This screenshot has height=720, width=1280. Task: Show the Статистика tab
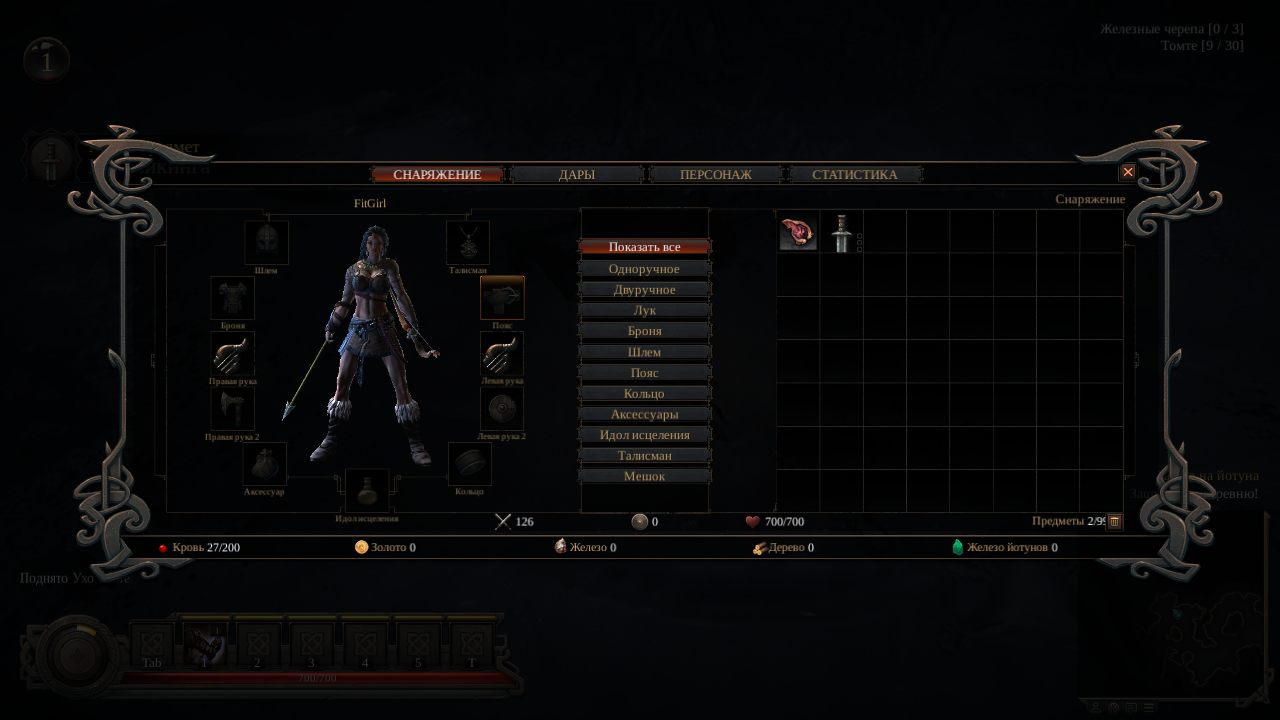[854, 174]
